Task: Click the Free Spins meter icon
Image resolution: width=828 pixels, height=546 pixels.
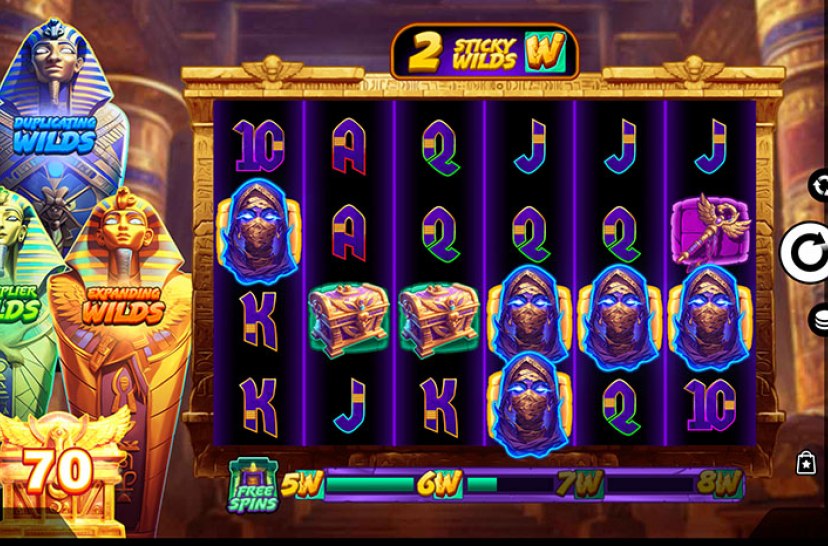Action: pyautogui.click(x=253, y=485)
